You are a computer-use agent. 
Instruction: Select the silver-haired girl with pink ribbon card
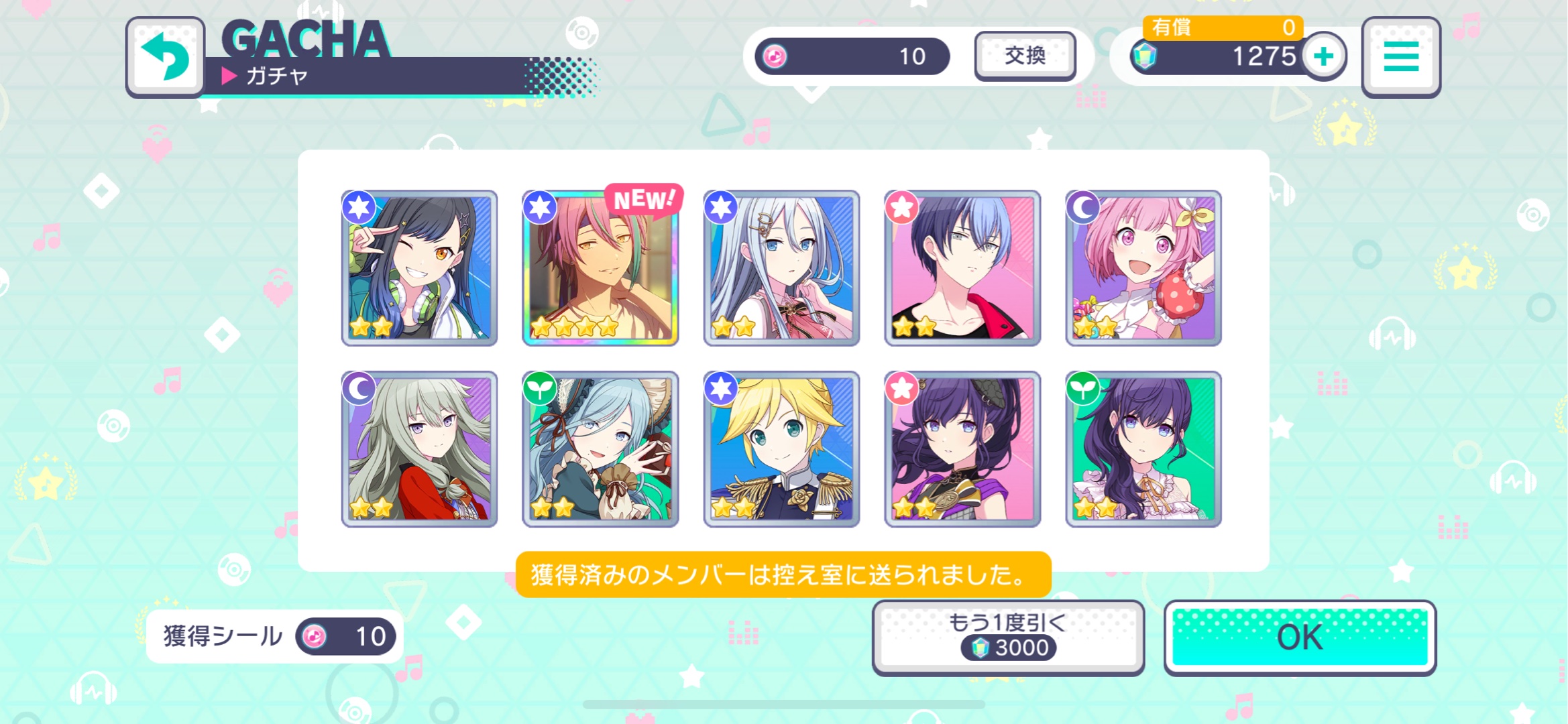pos(781,268)
